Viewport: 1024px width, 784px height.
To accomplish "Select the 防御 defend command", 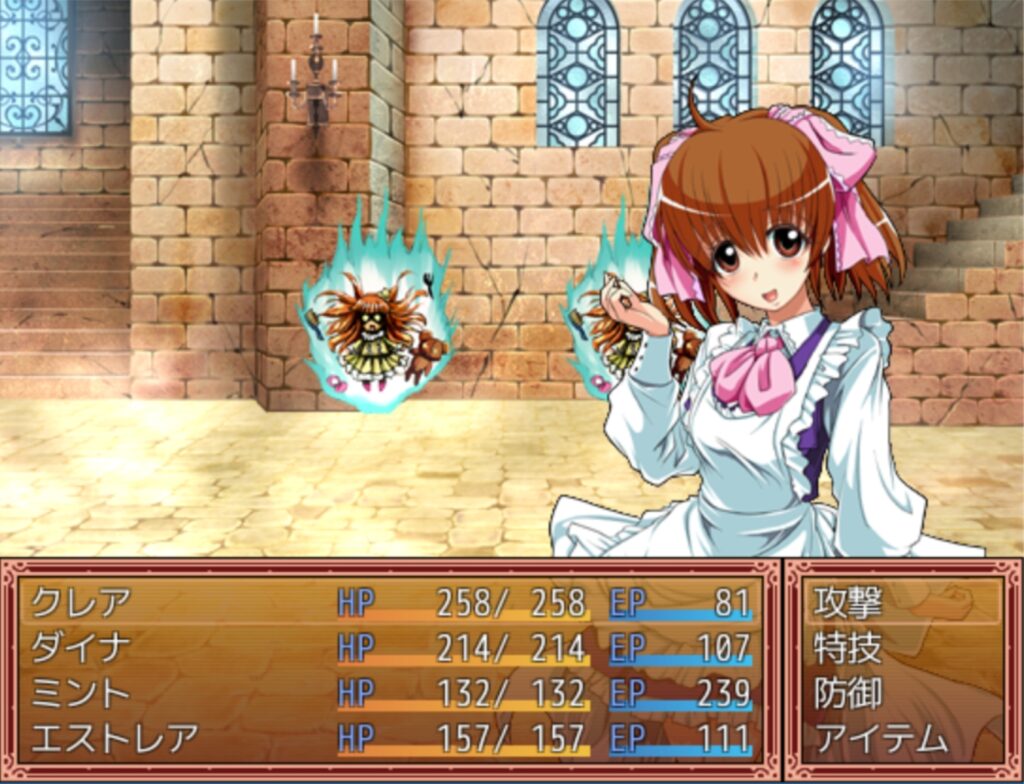I will pyautogui.click(x=848, y=693).
